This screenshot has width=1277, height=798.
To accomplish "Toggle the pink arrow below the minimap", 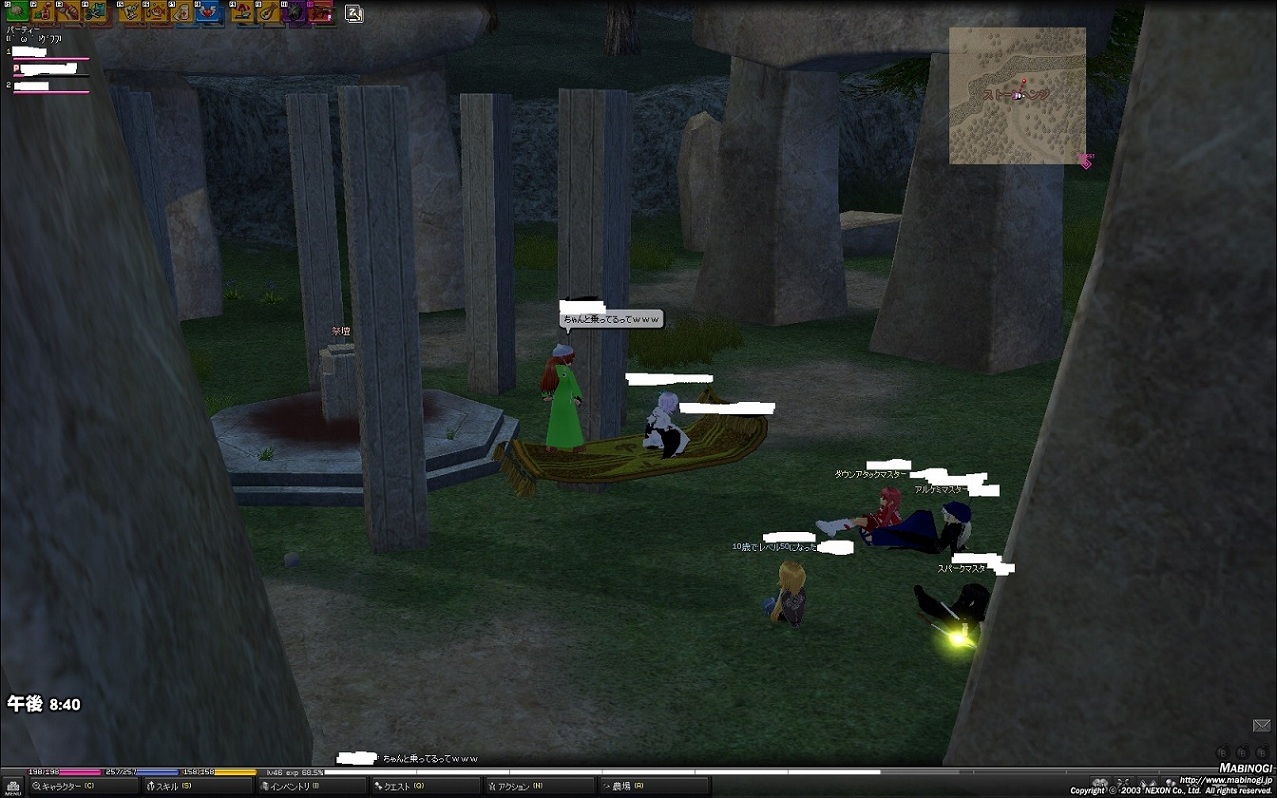I will 1086,161.
